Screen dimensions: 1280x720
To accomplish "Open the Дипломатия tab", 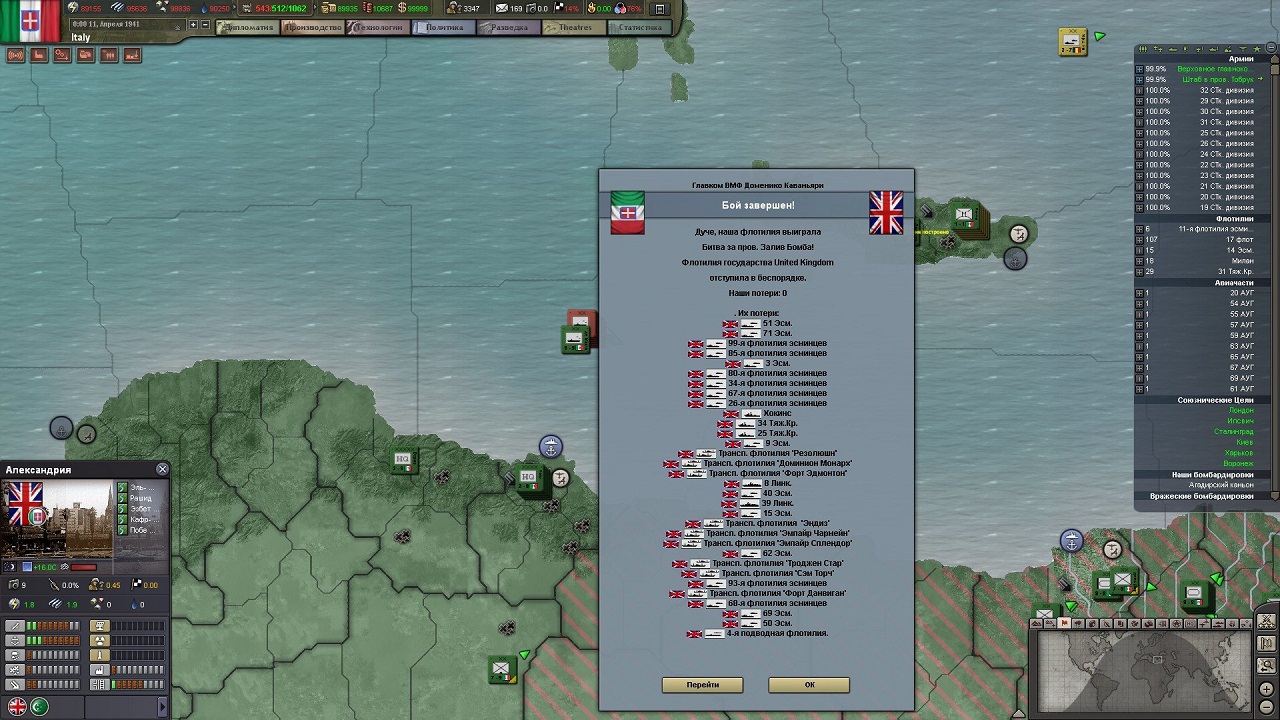I will 249,28.
